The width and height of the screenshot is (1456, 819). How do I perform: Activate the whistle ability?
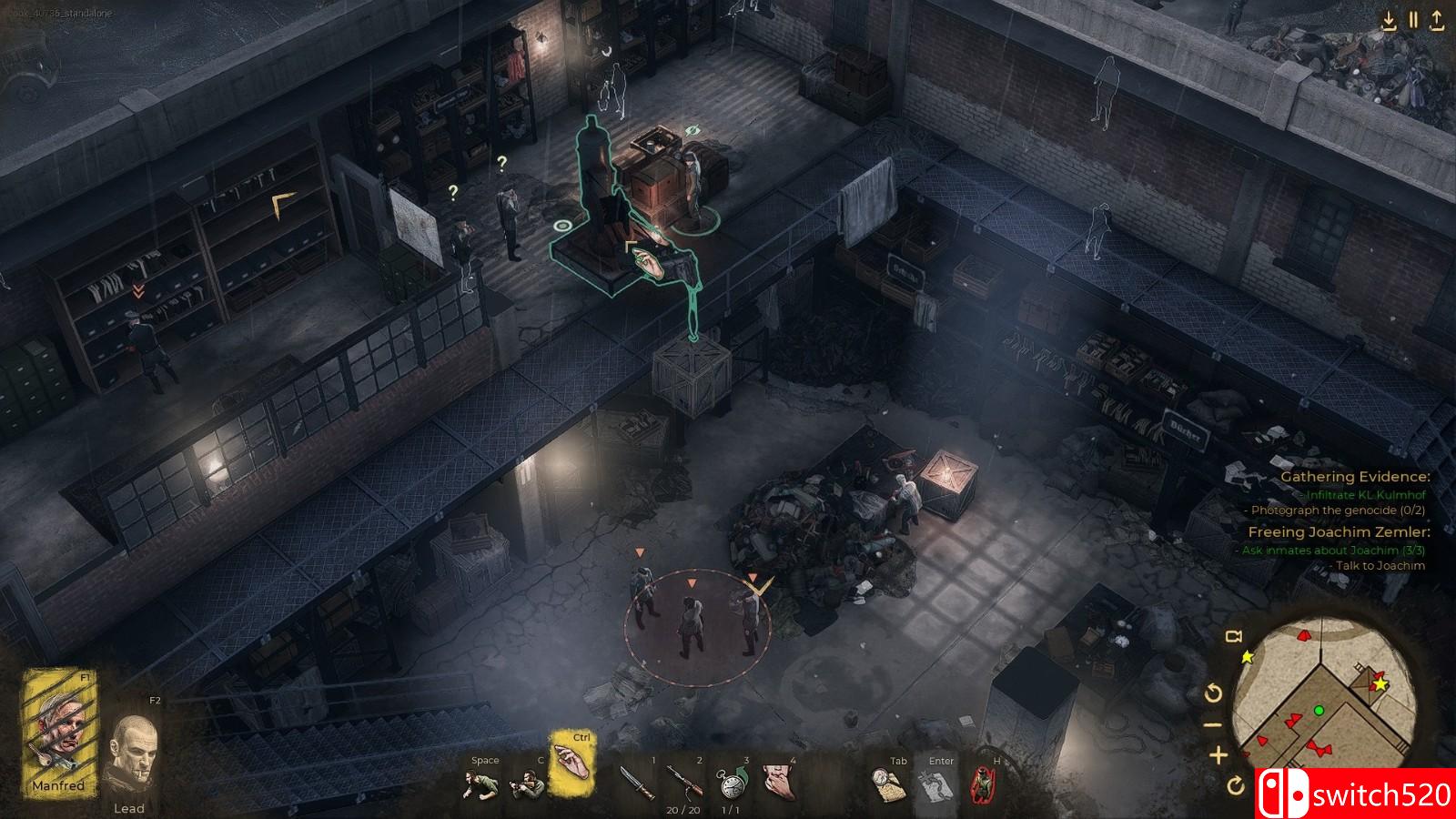pos(778,783)
